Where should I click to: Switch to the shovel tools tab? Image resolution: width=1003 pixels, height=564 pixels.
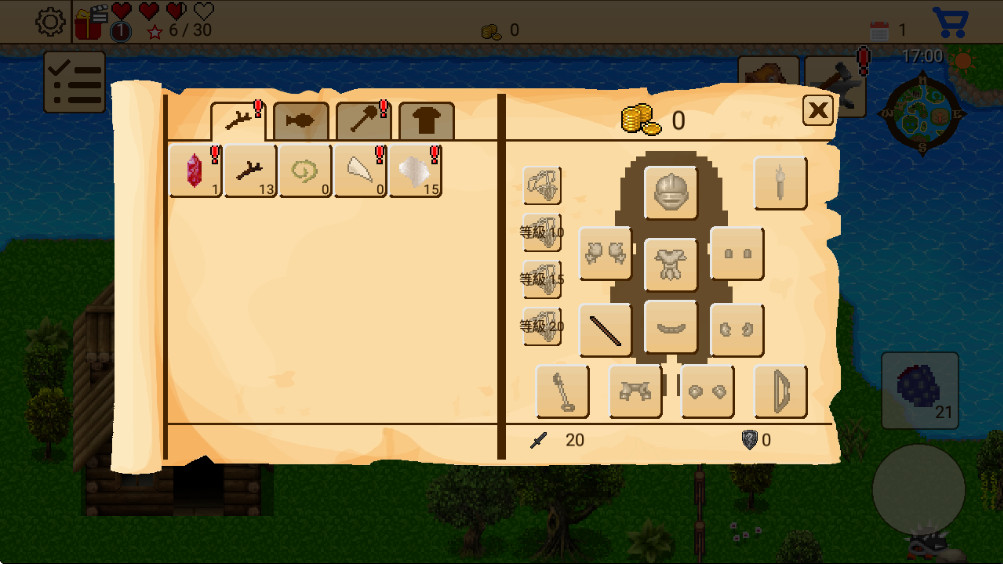point(363,121)
